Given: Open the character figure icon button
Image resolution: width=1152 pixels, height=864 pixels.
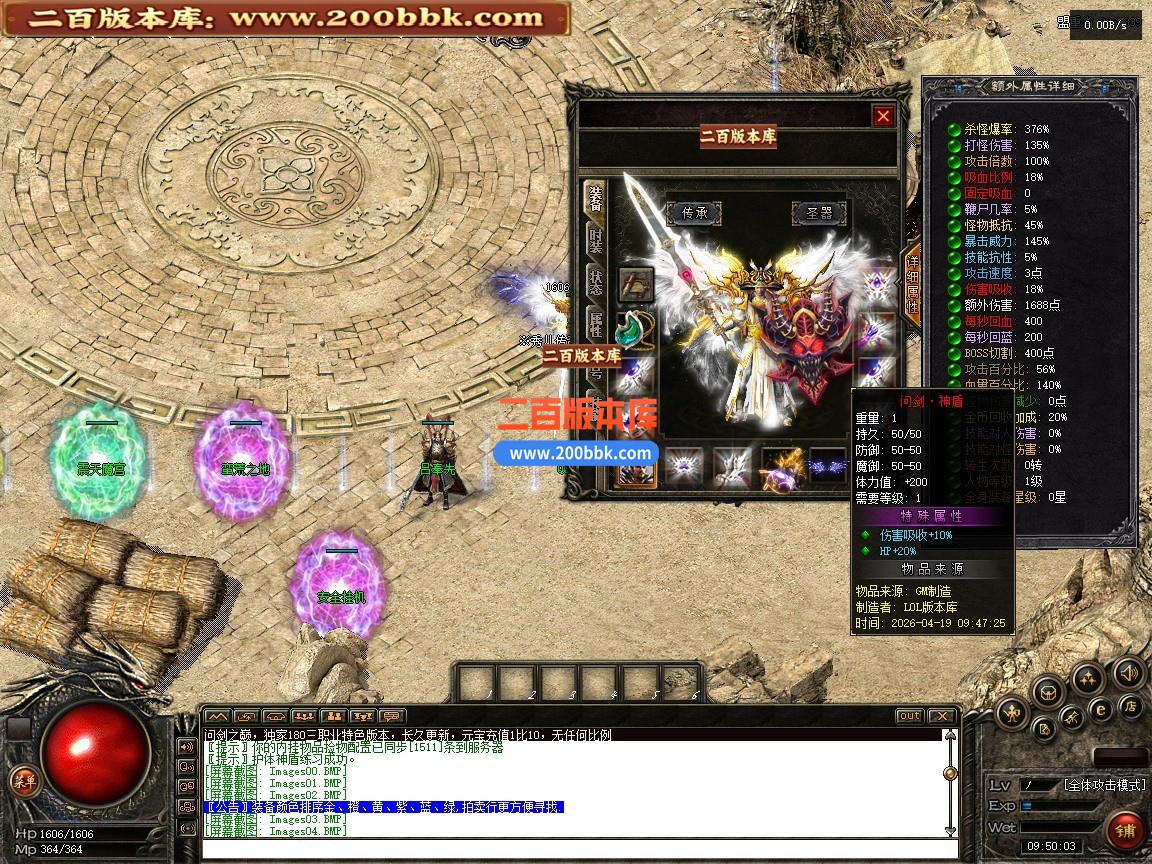Looking at the screenshot, I should point(1013,713).
